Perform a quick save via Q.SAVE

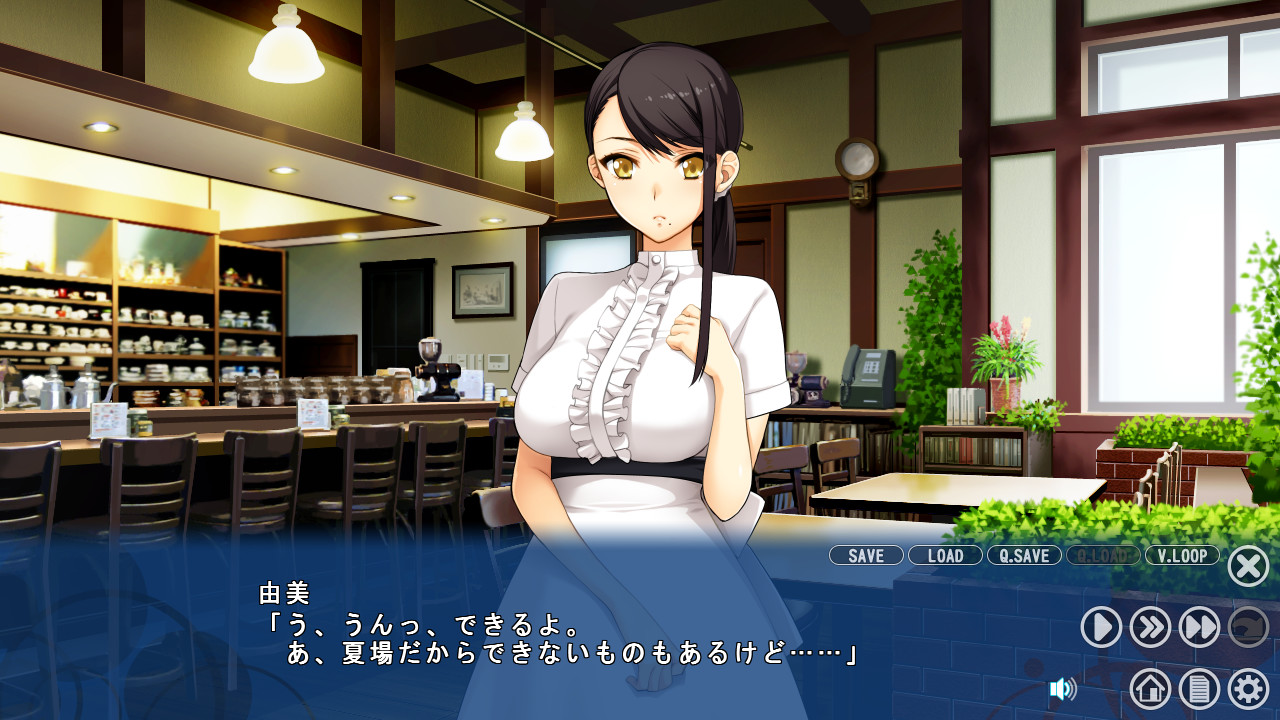1022,556
